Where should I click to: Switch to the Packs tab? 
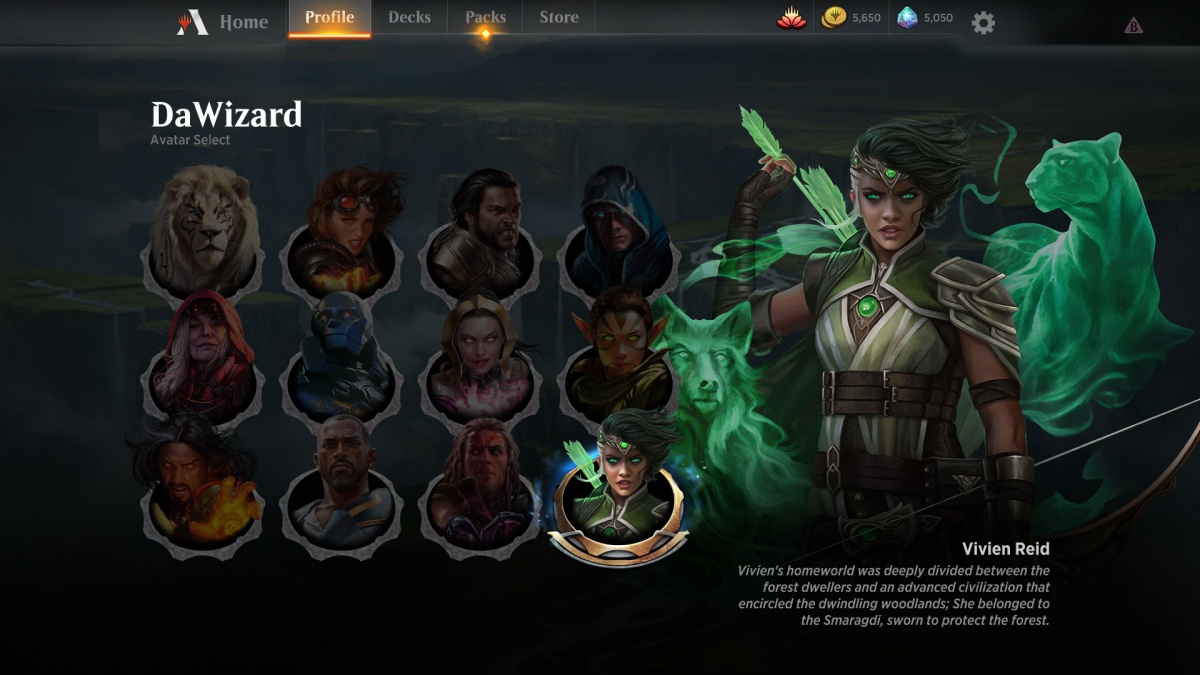pyautogui.click(x=485, y=18)
